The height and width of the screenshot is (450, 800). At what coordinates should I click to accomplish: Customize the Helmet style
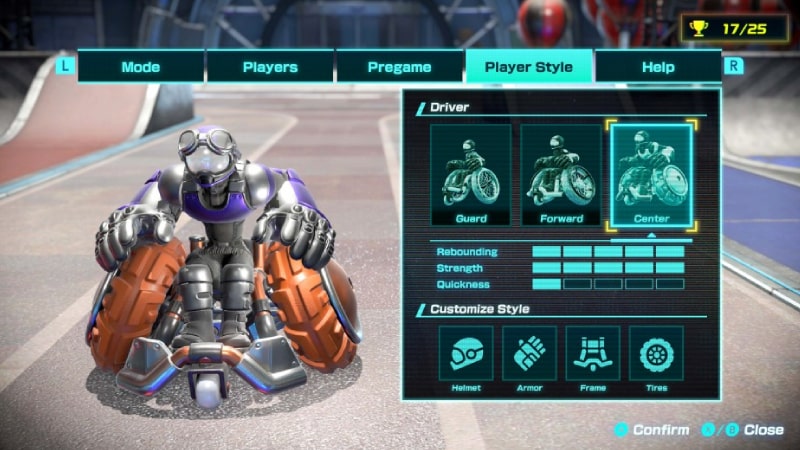466,354
